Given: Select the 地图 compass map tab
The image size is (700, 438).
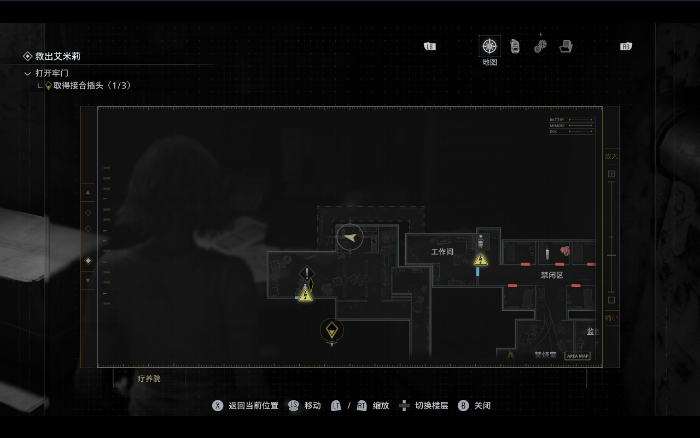Looking at the screenshot, I should pyautogui.click(x=490, y=46).
